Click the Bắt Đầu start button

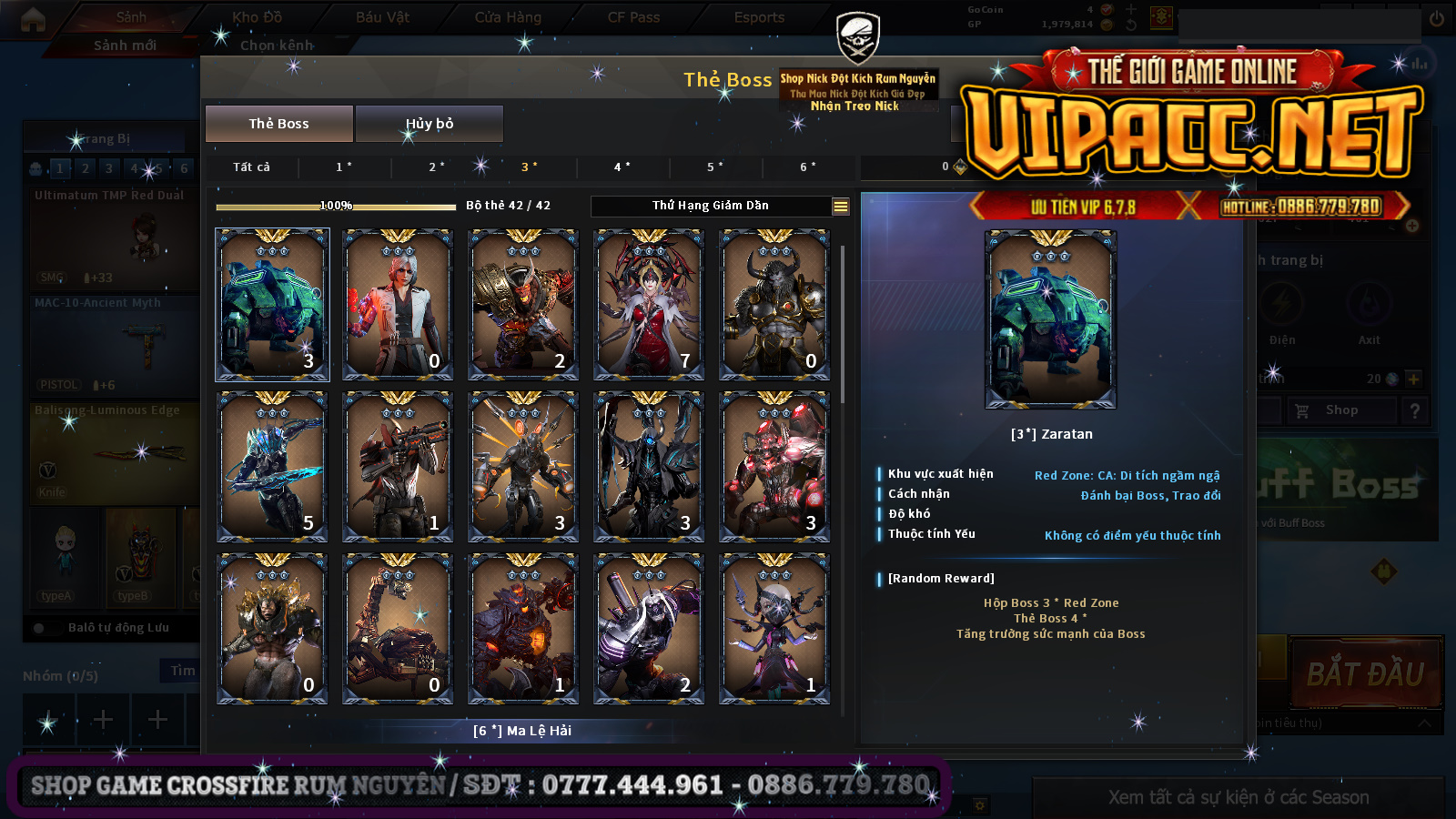(x=1365, y=674)
